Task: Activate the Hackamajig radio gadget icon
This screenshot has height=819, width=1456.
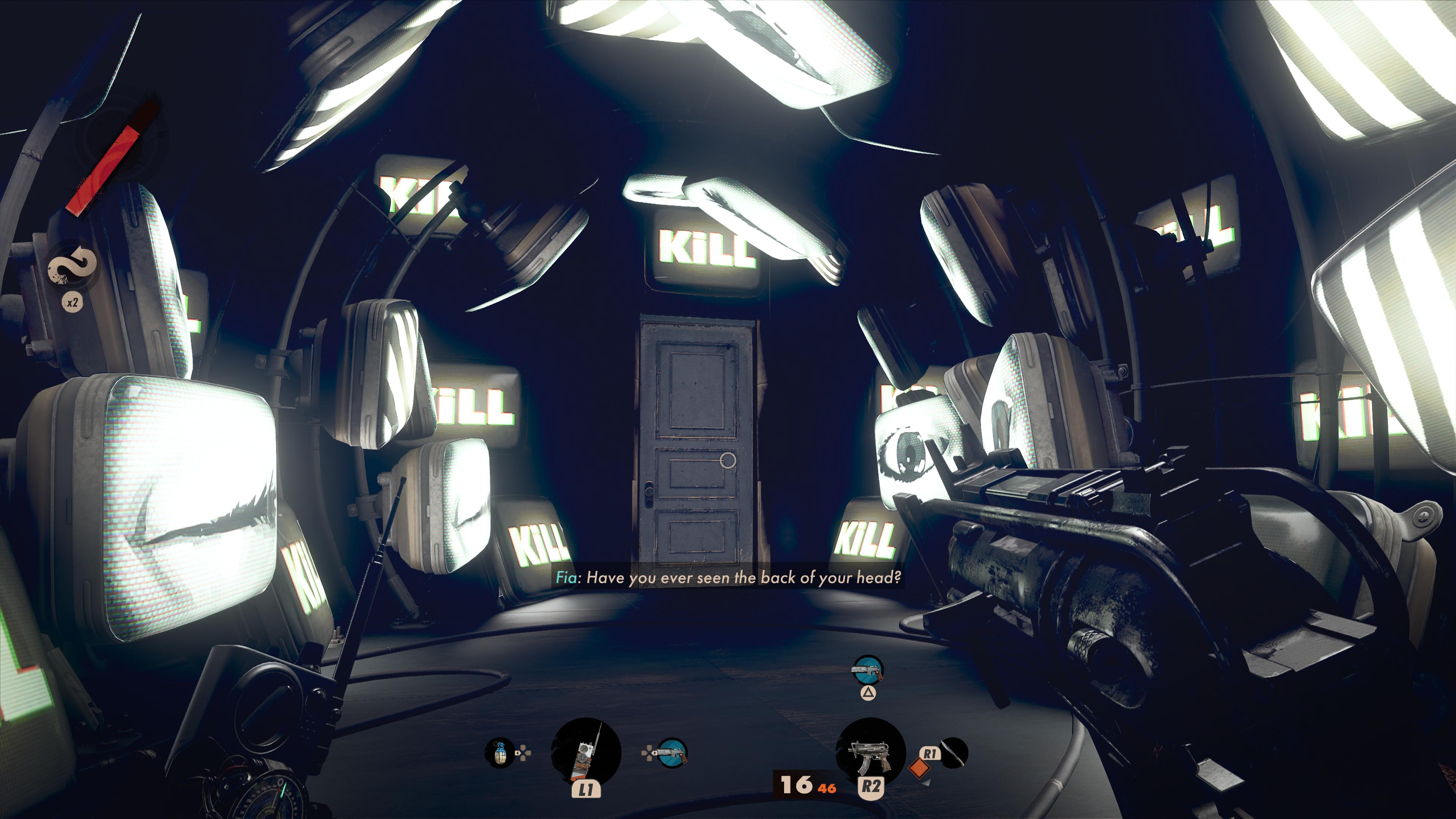Action: pos(585,753)
